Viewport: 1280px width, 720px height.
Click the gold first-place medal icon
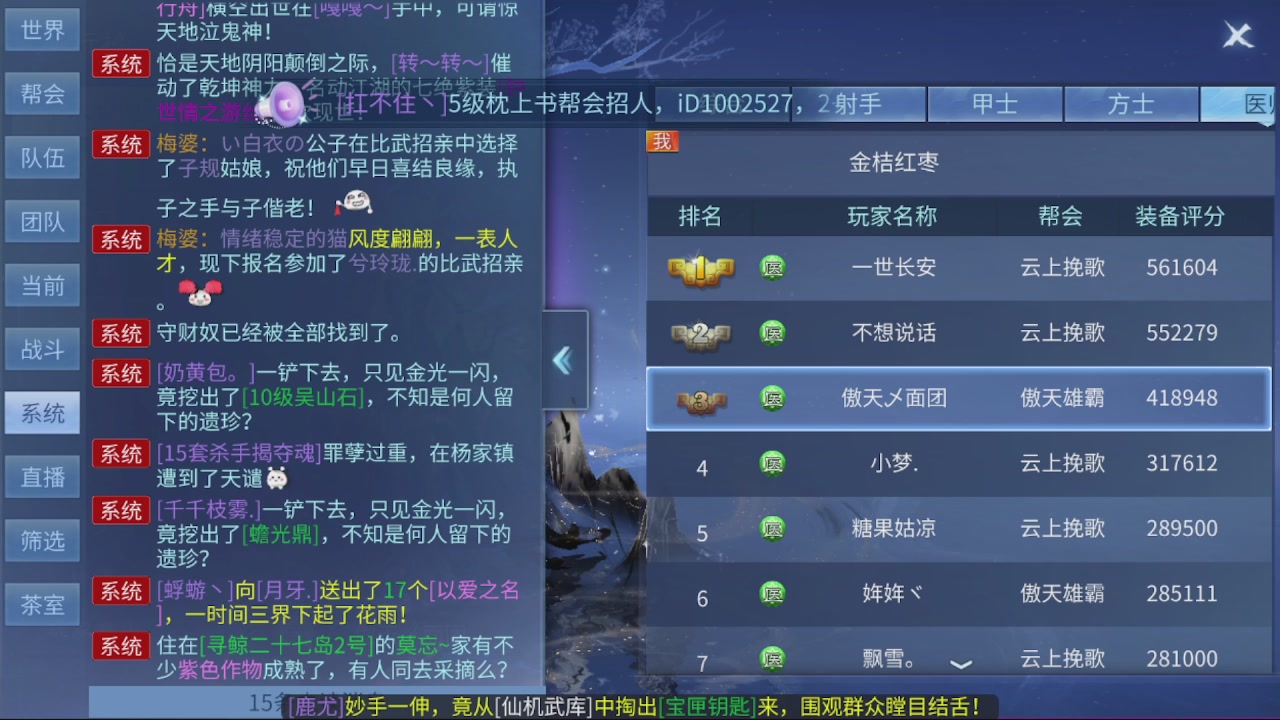pyautogui.click(x=699, y=267)
